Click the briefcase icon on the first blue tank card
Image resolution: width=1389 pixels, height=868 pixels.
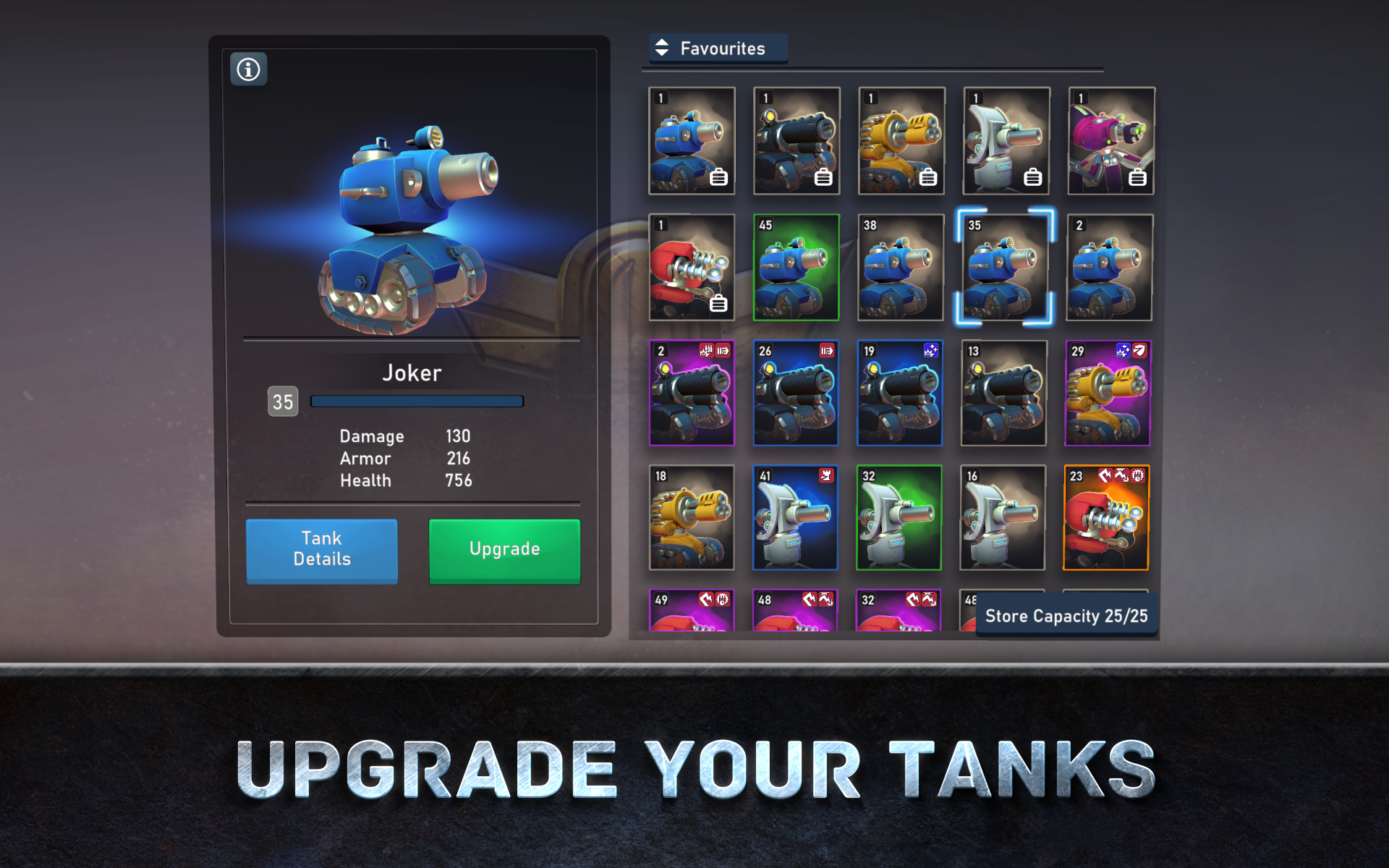[x=719, y=177]
